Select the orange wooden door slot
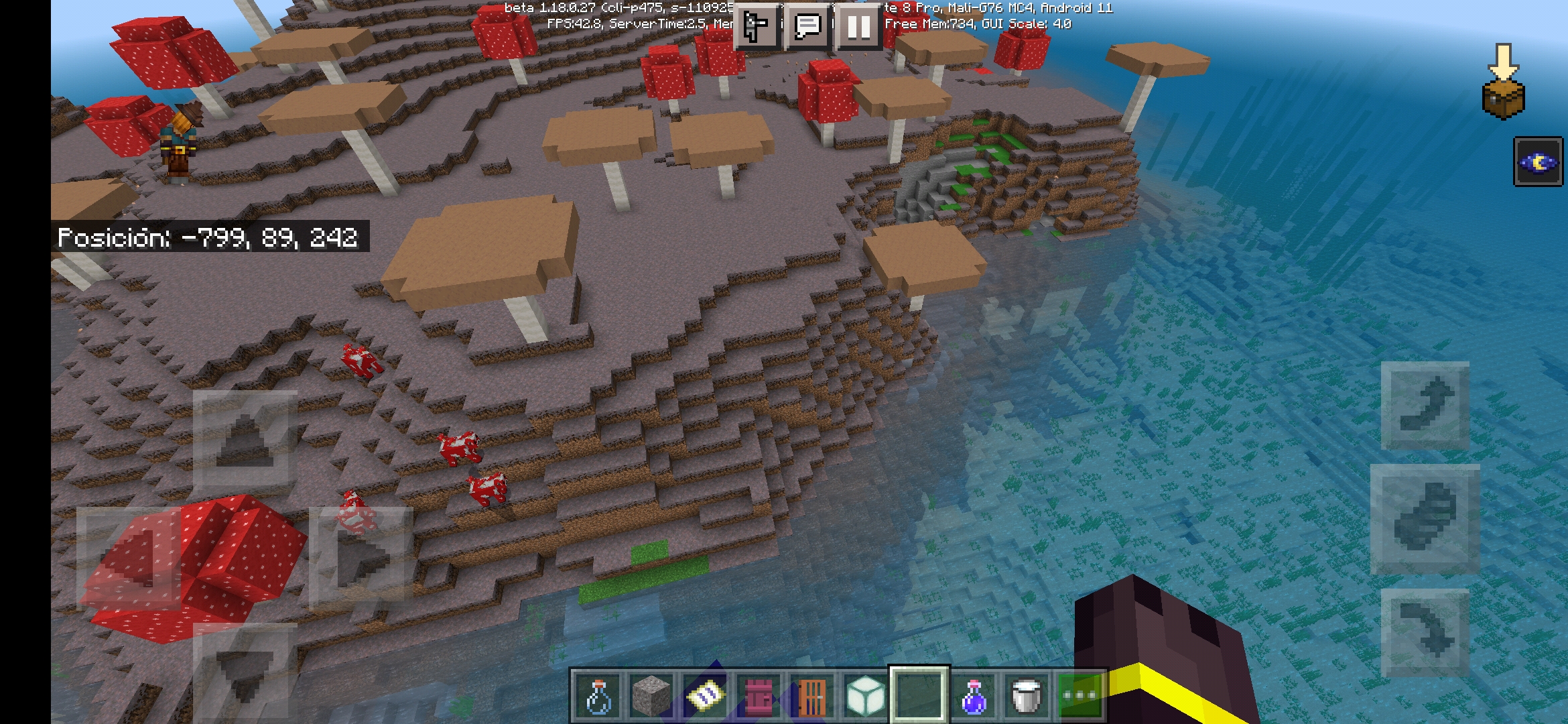The width and height of the screenshot is (1568, 724). (811, 696)
